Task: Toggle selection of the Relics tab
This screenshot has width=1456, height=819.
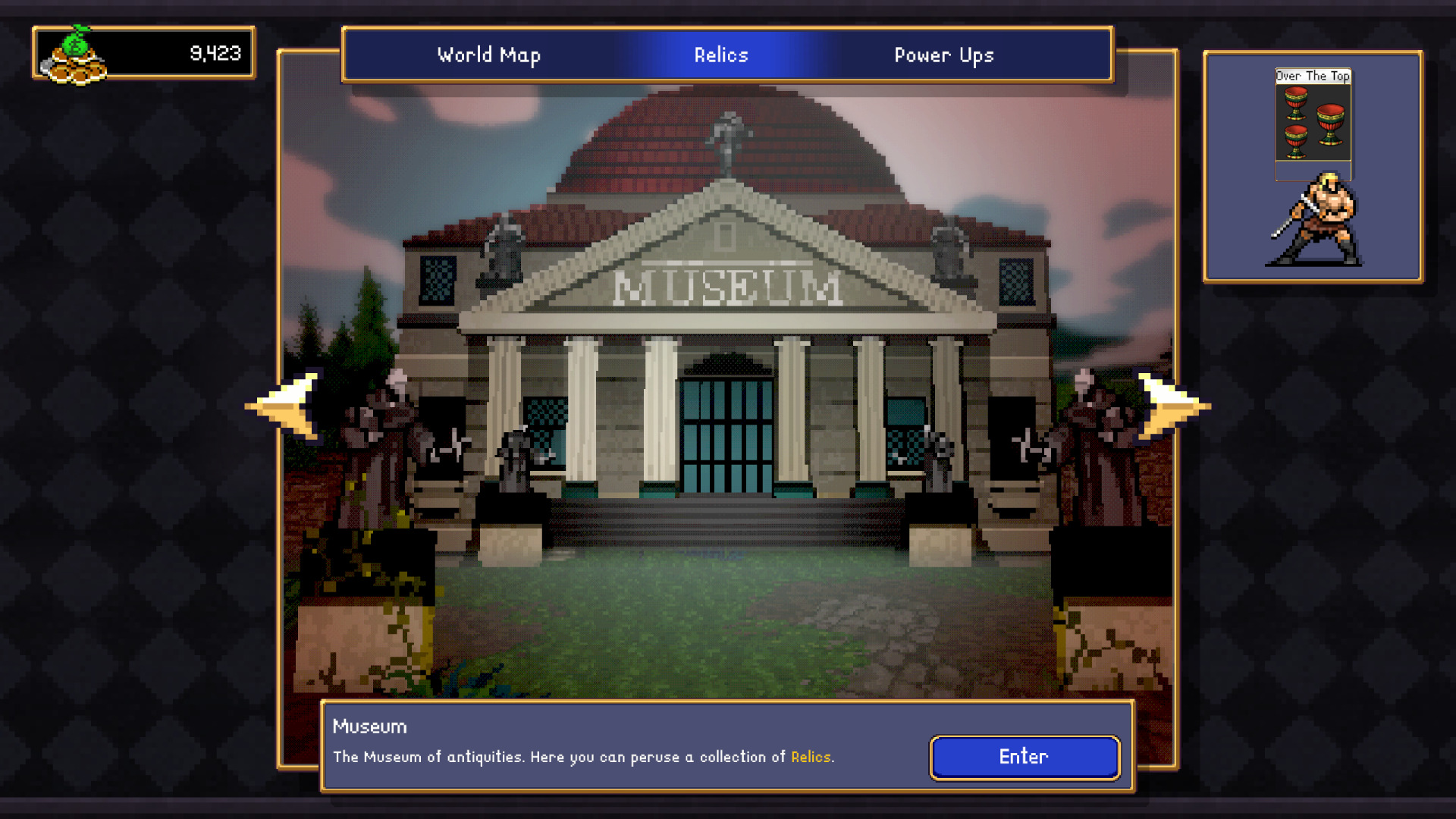Action: 720,55
